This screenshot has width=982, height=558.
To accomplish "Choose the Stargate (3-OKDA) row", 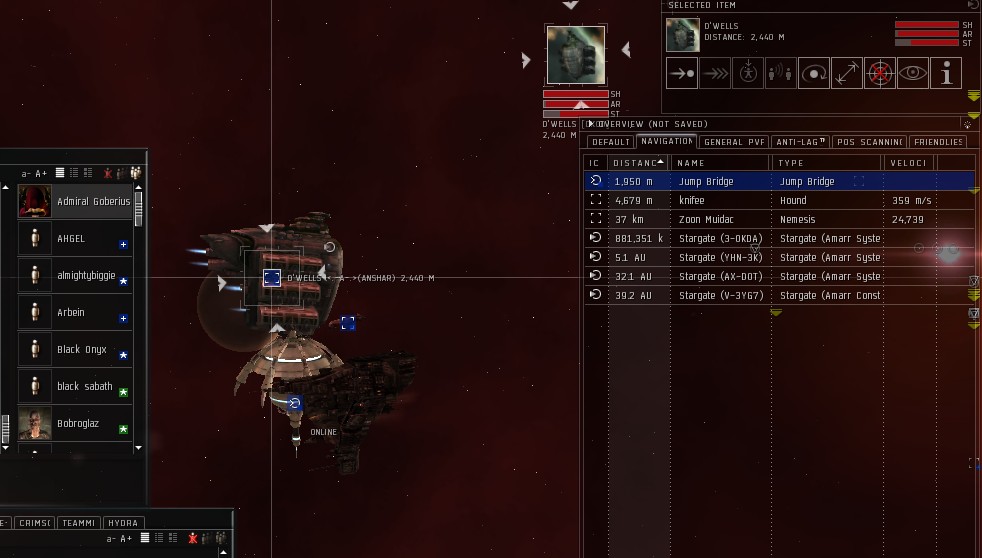I will 720,238.
